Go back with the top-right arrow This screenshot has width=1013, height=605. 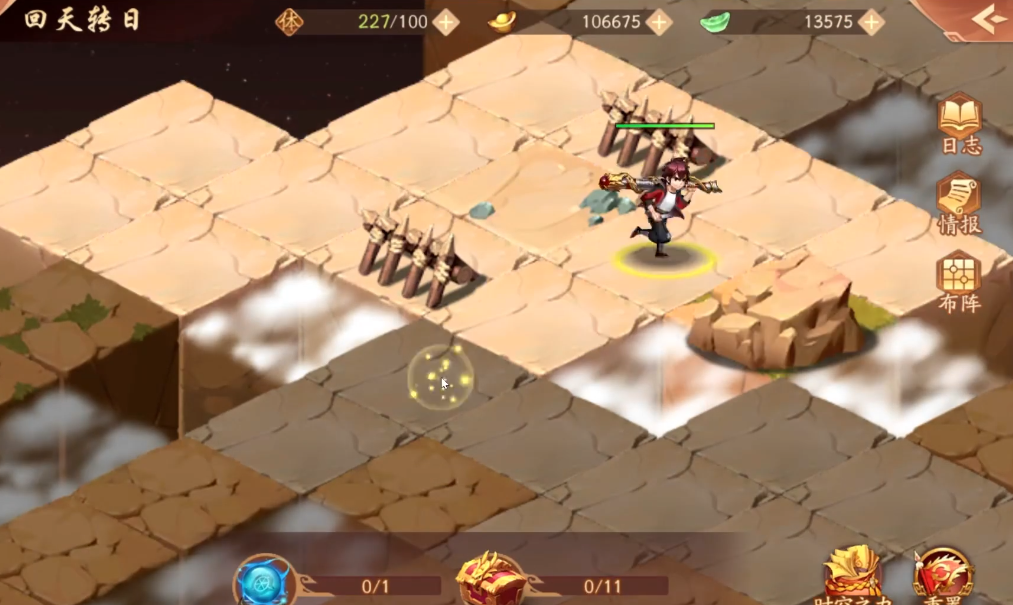[987, 20]
